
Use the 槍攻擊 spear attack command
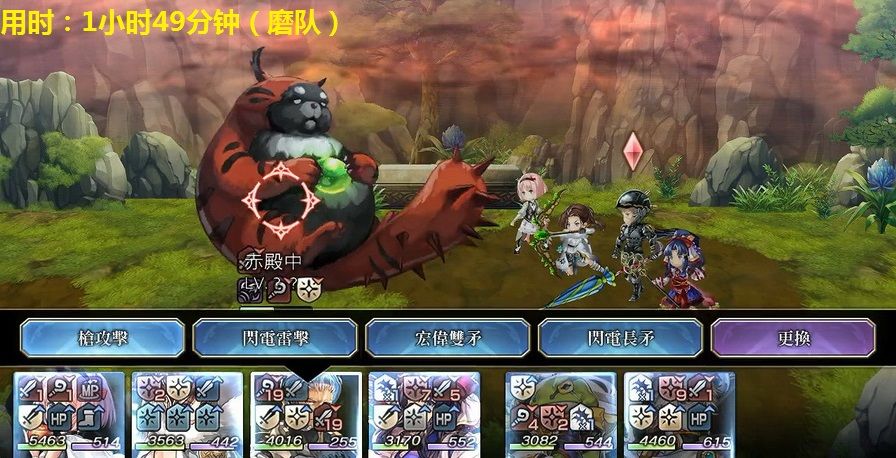103,338
